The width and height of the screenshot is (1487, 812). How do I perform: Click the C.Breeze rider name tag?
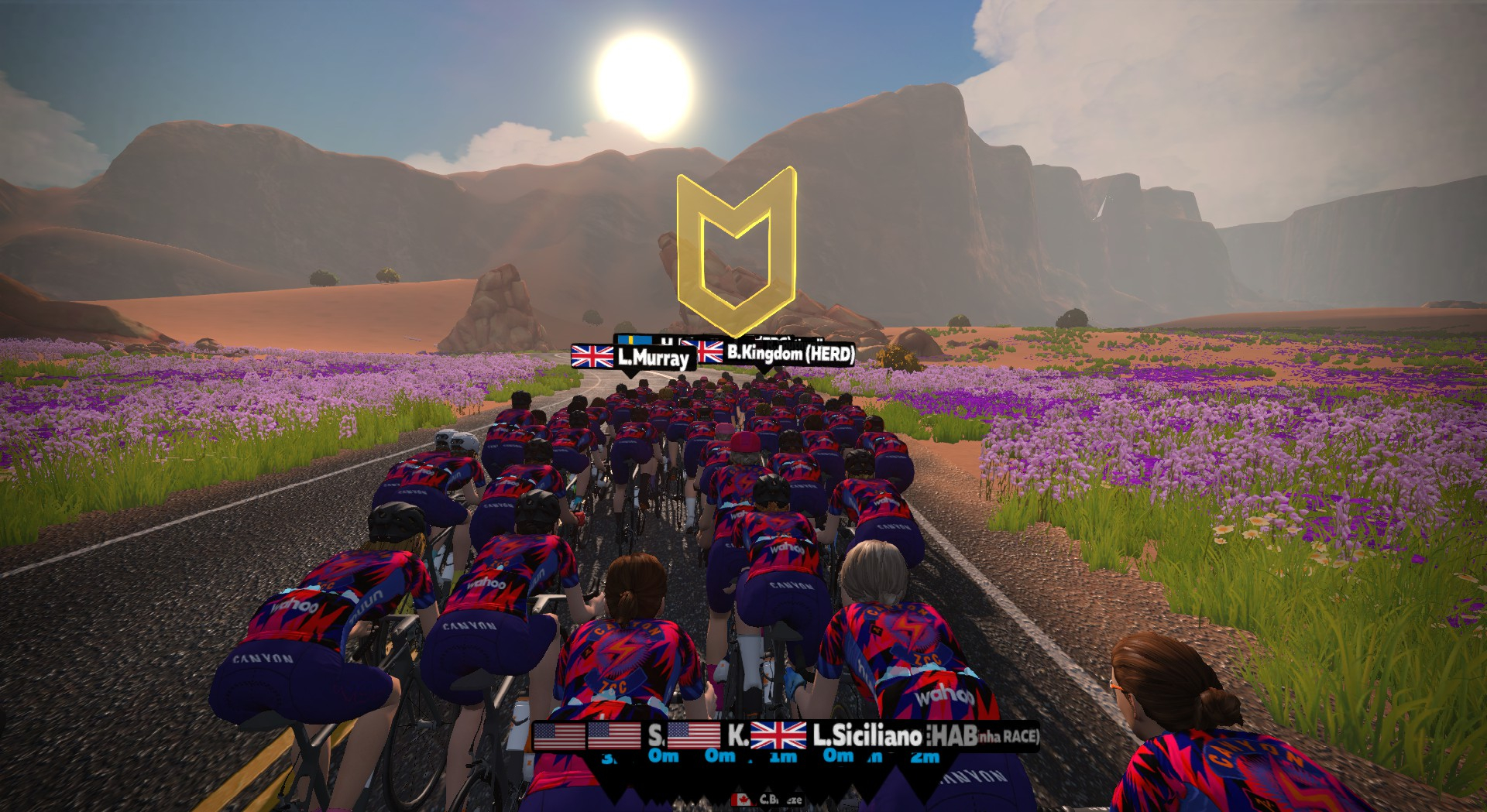coord(769,800)
